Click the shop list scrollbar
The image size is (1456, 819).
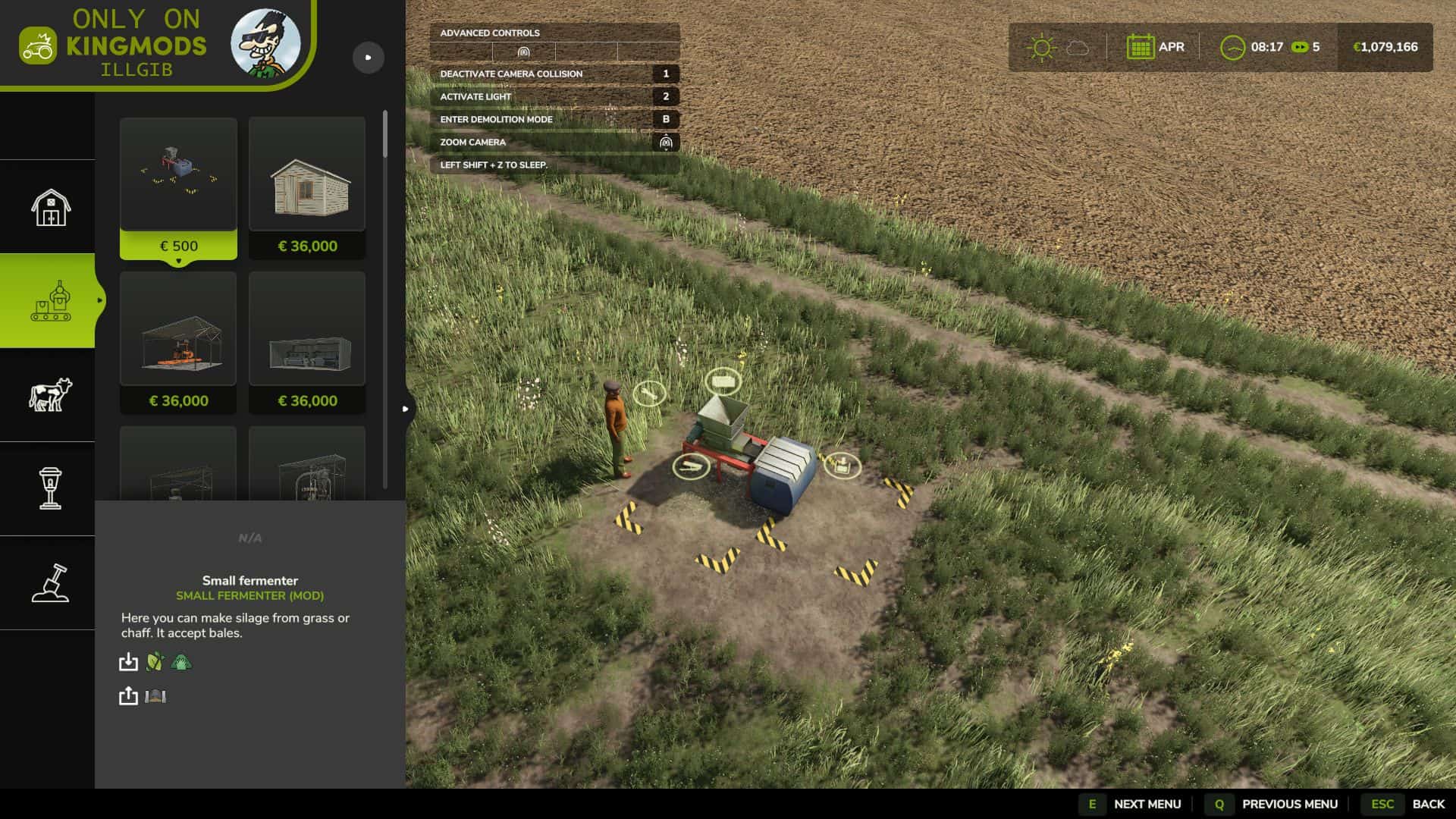385,135
